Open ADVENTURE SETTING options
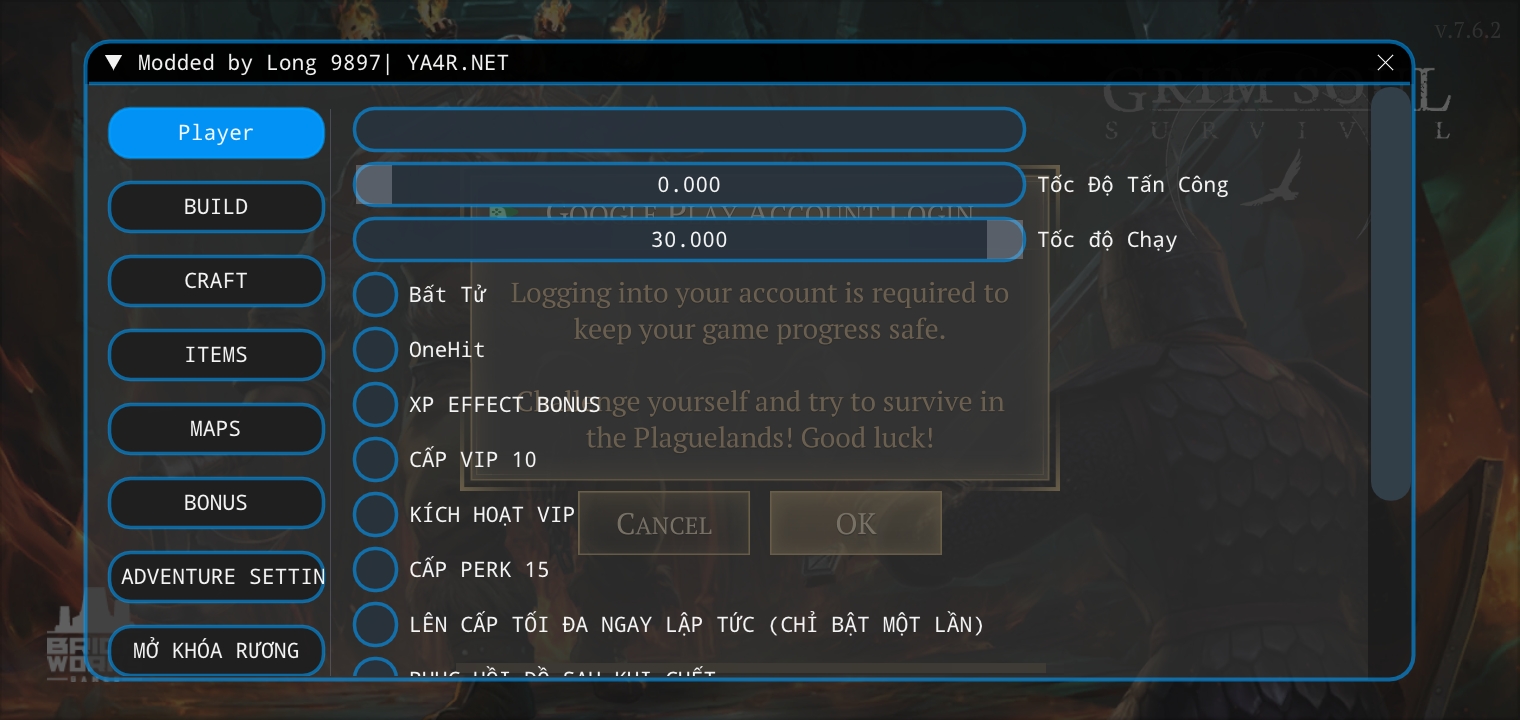This screenshot has width=1520, height=720. pyautogui.click(x=216, y=576)
